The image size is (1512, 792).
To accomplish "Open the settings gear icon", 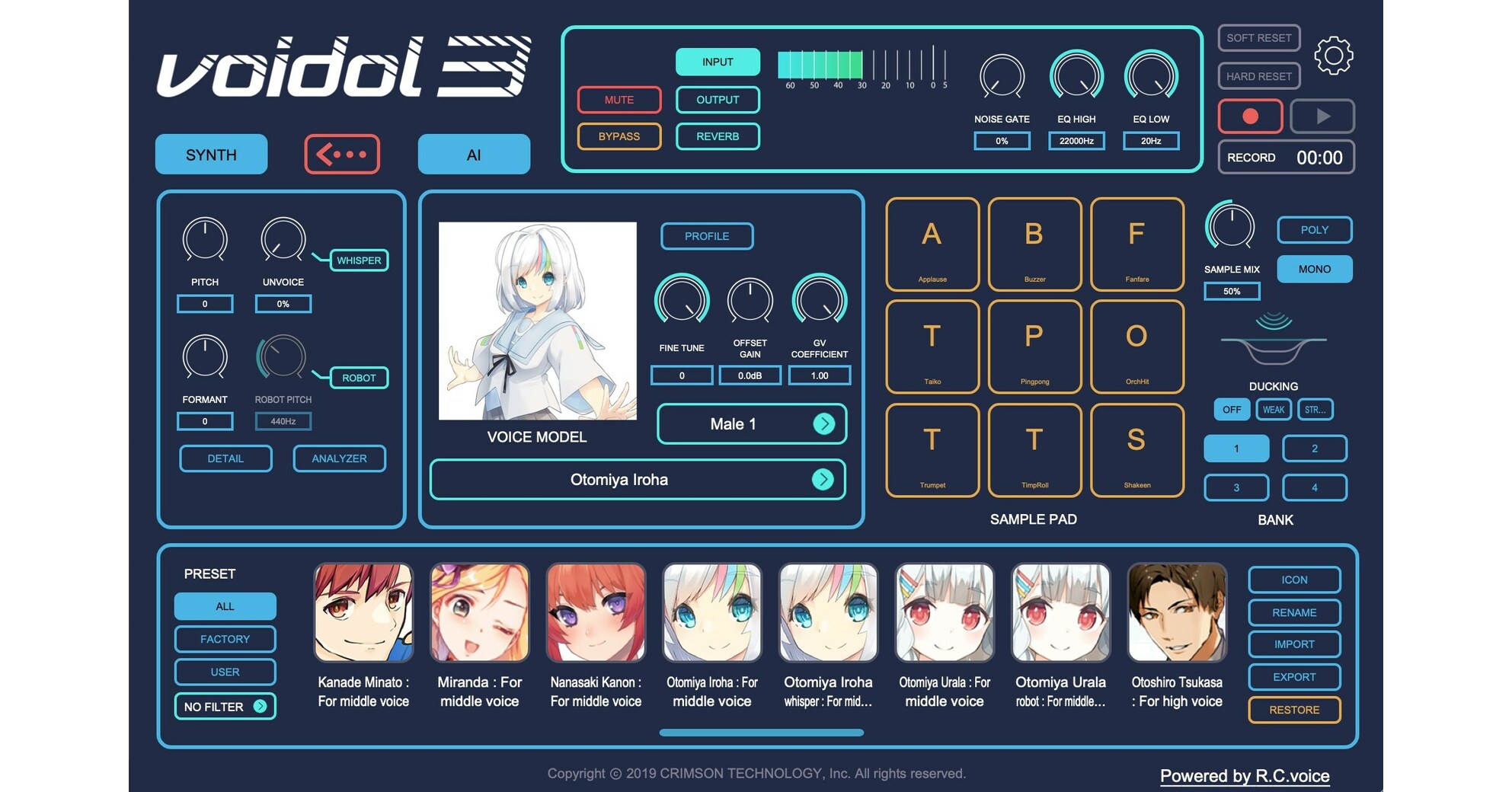I will [x=1333, y=54].
